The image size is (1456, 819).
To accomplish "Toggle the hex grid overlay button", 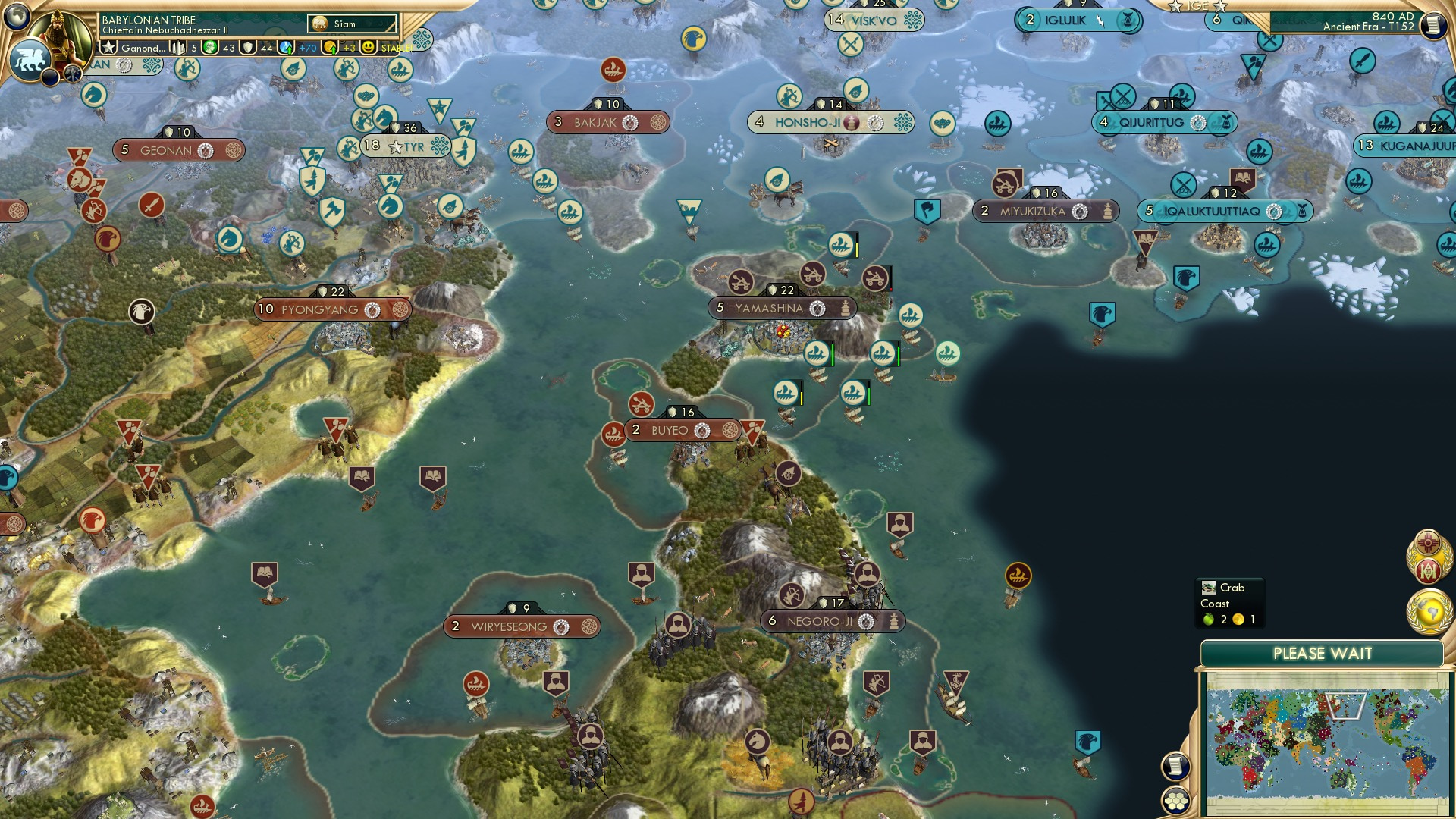I will coord(1175,801).
